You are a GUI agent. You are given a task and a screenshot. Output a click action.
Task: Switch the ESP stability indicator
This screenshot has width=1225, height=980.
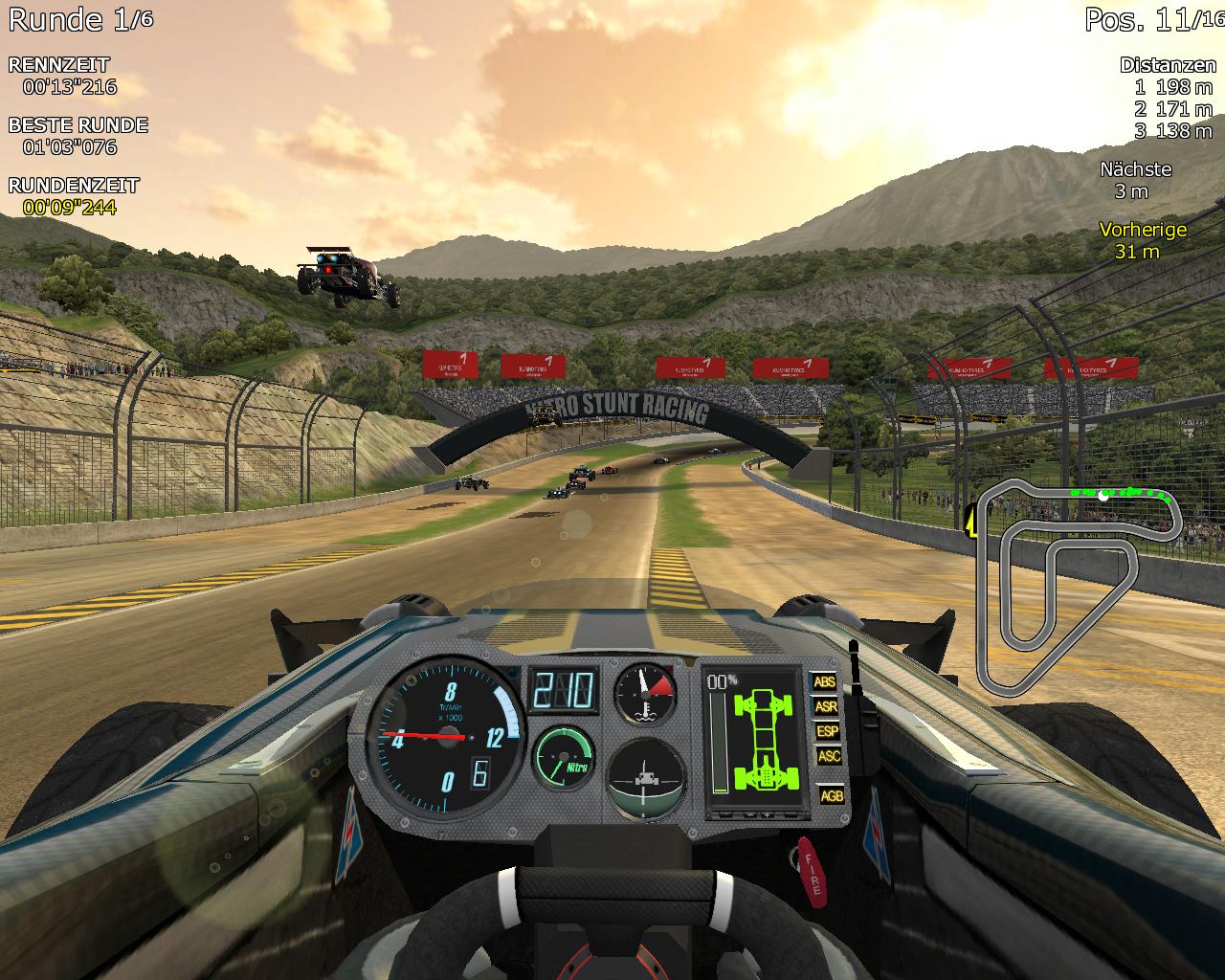click(827, 731)
